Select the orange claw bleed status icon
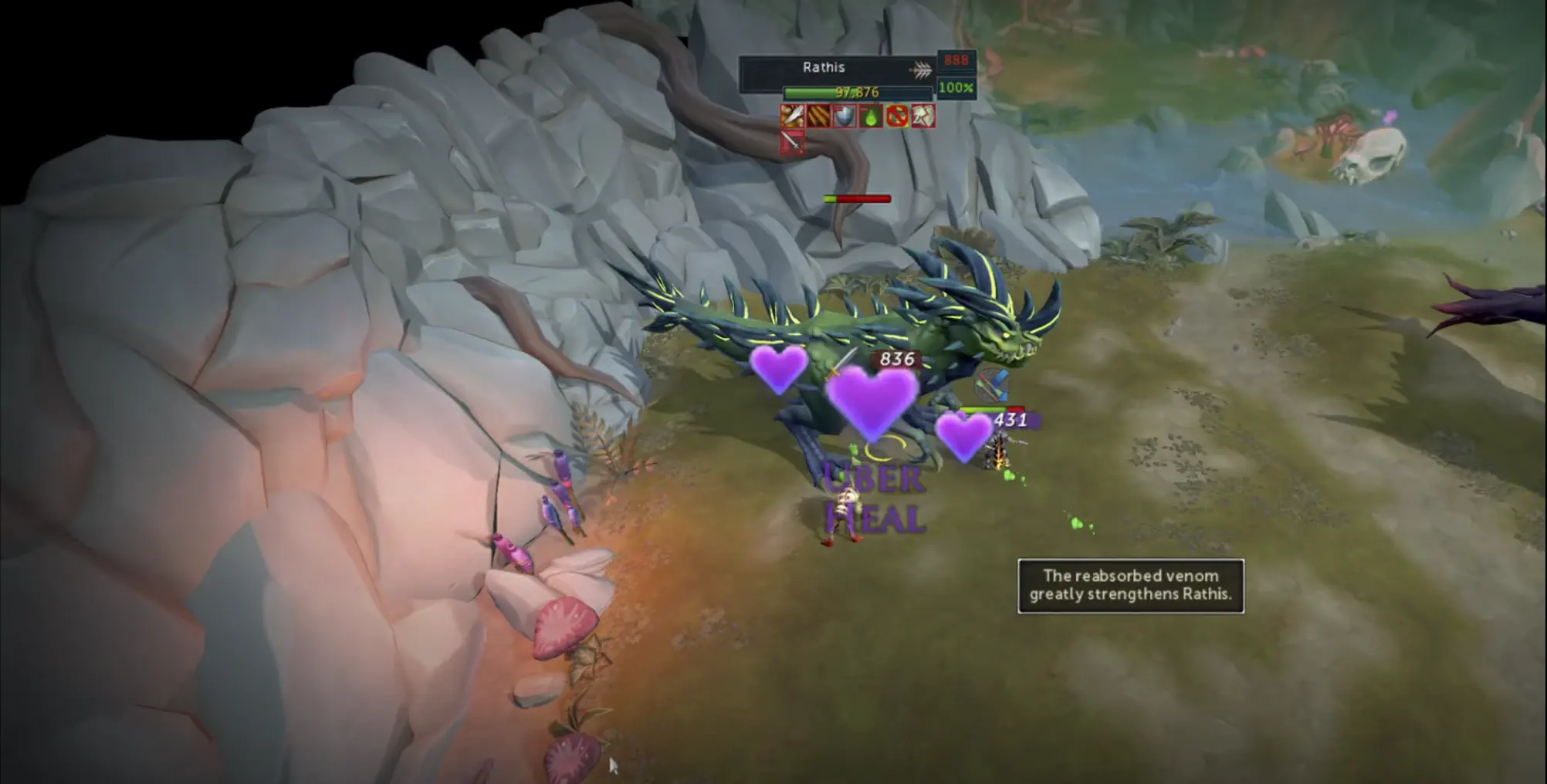This screenshot has width=1547, height=784. click(819, 116)
